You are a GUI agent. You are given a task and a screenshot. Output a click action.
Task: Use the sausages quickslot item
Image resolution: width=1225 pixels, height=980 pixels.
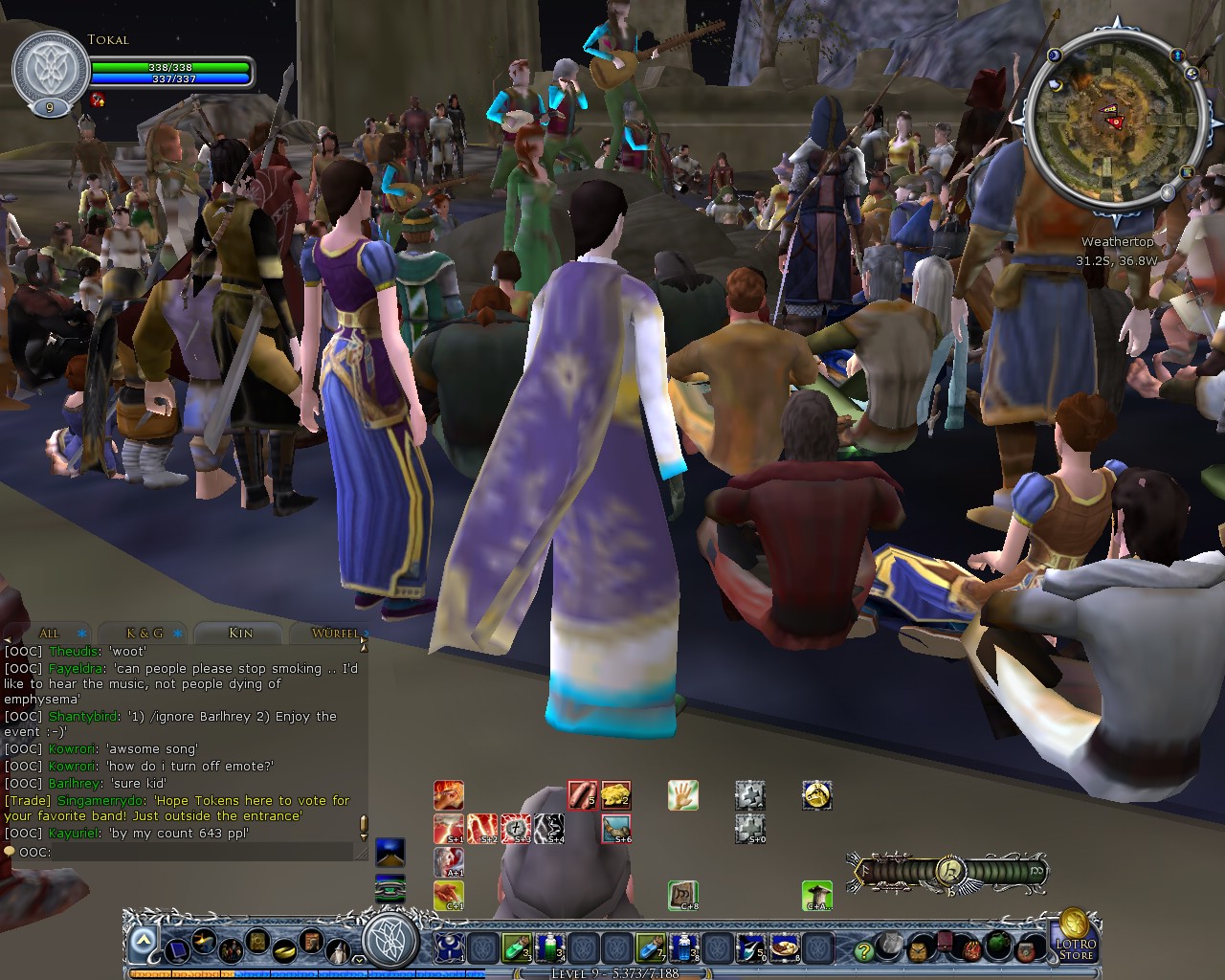pyautogui.click(x=582, y=795)
